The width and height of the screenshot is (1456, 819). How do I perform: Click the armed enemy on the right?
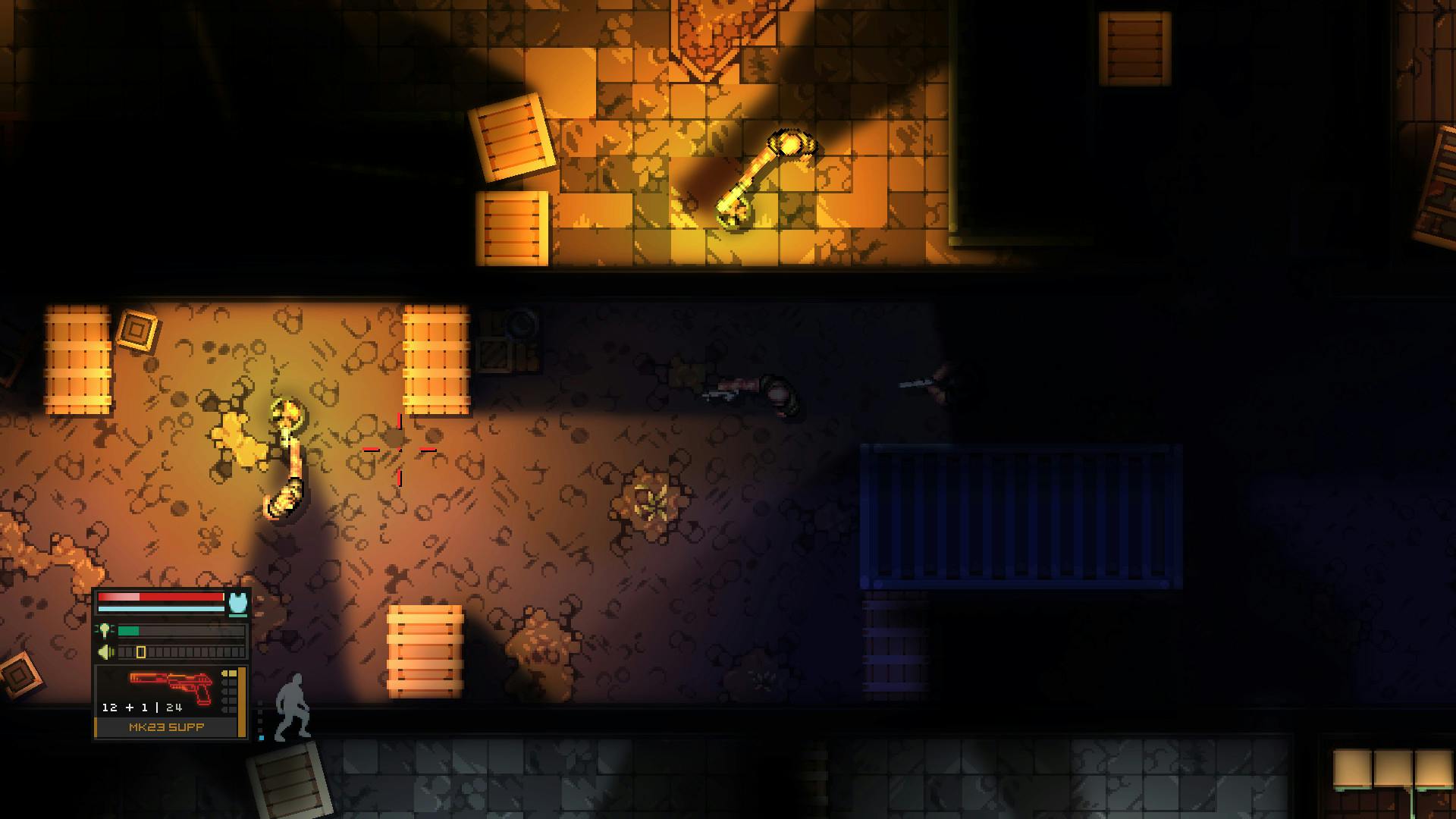(940, 383)
